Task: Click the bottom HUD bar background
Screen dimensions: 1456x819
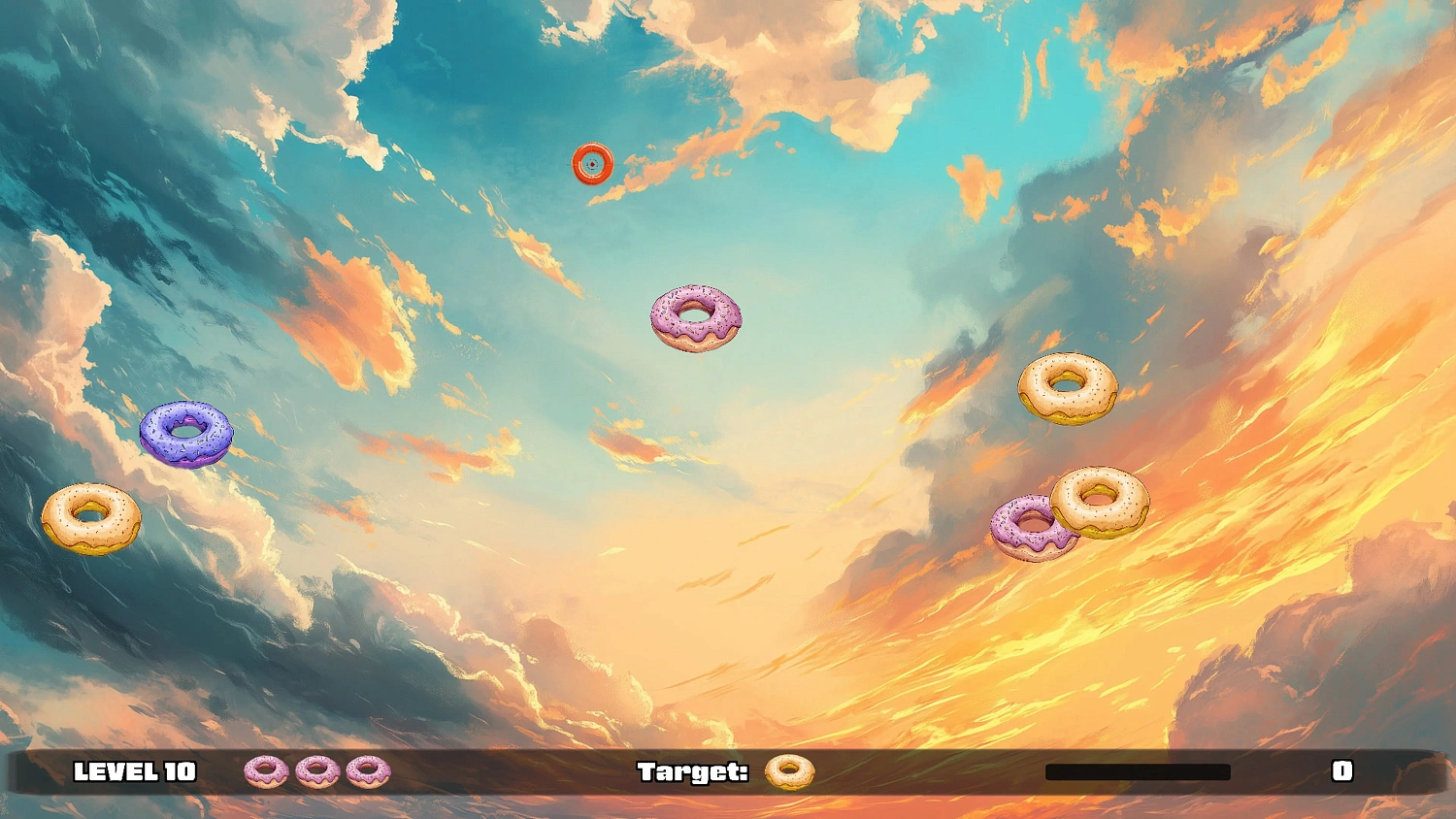Action: (x=534, y=772)
